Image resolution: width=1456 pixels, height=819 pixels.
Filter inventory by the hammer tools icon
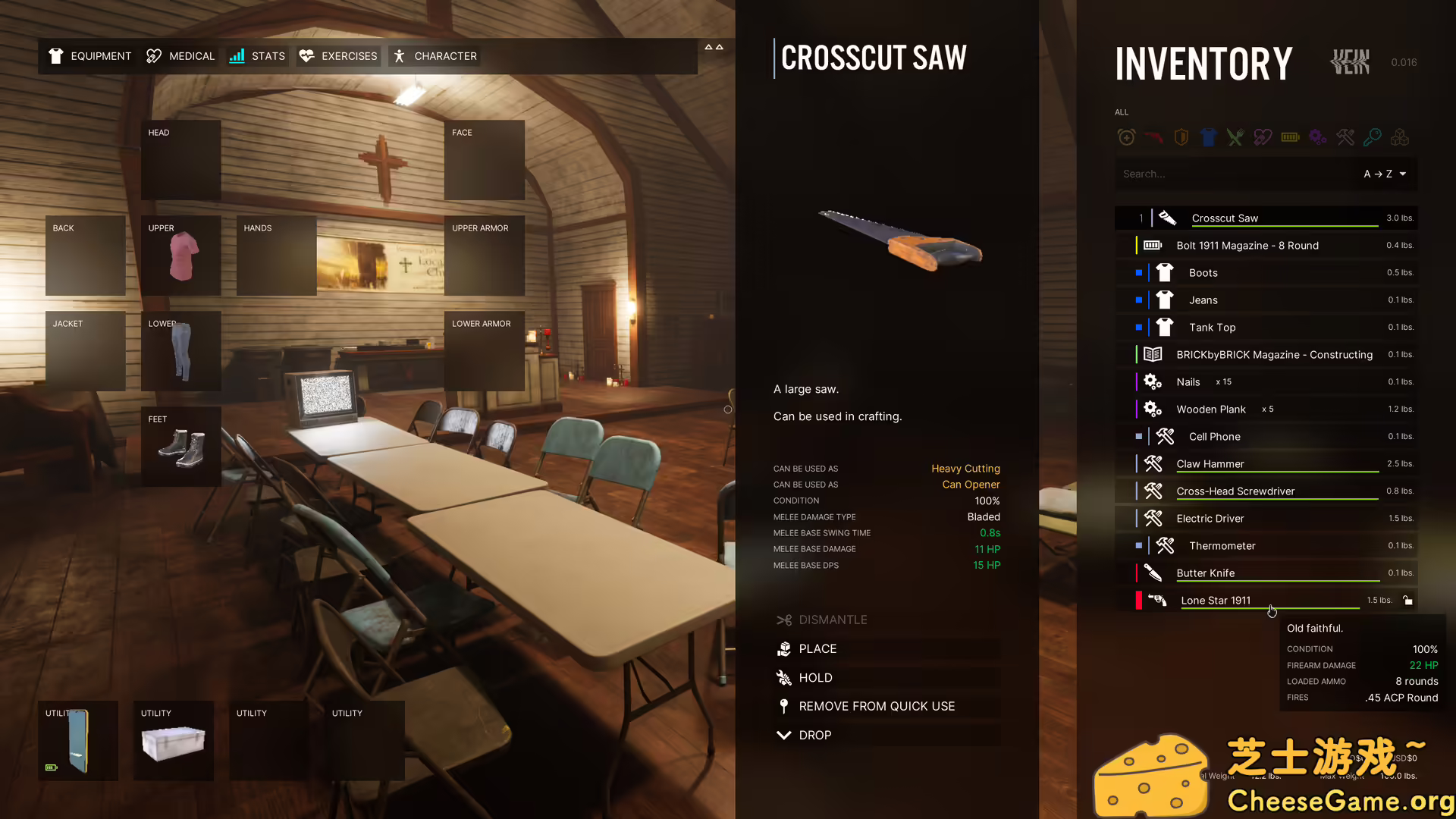tap(1345, 137)
